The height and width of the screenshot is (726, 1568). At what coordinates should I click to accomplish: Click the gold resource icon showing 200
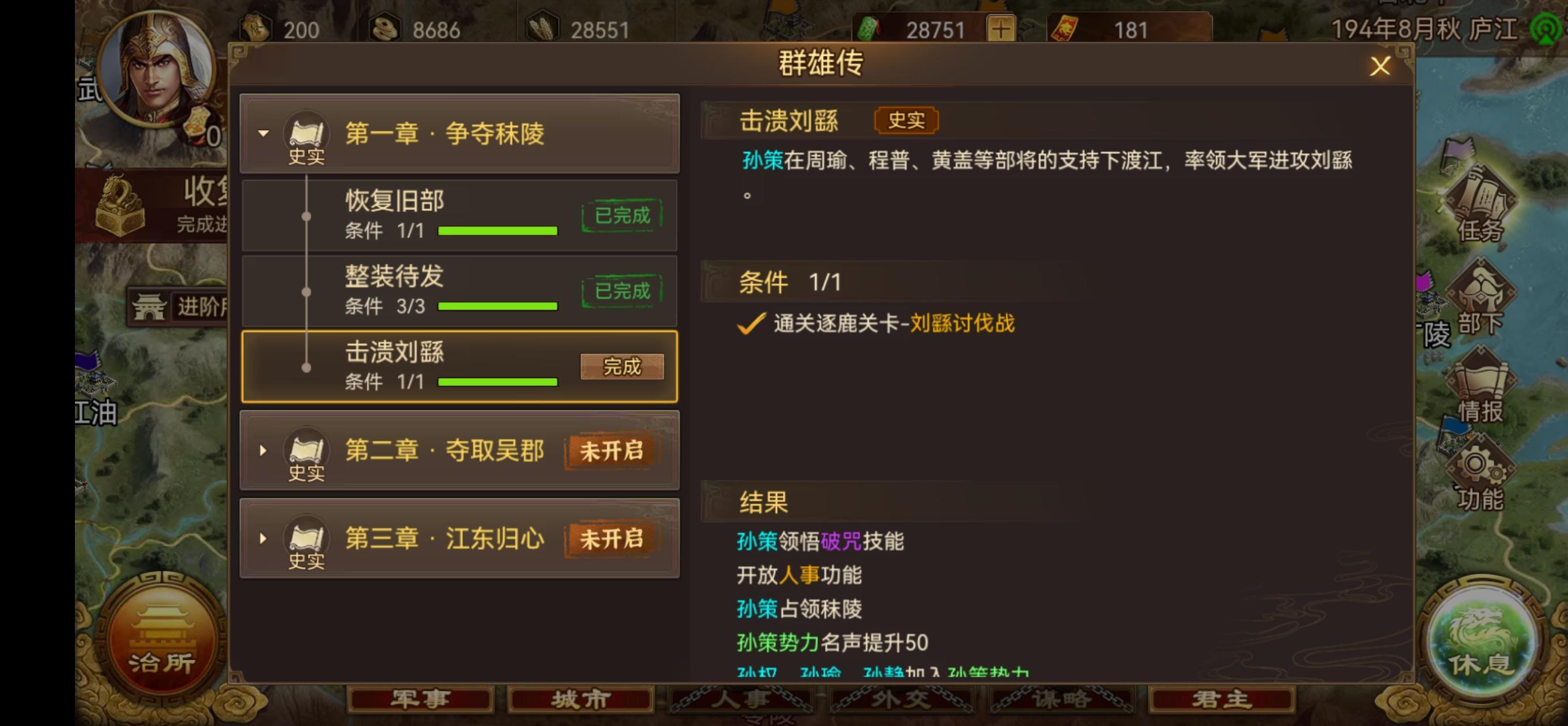coord(255,27)
